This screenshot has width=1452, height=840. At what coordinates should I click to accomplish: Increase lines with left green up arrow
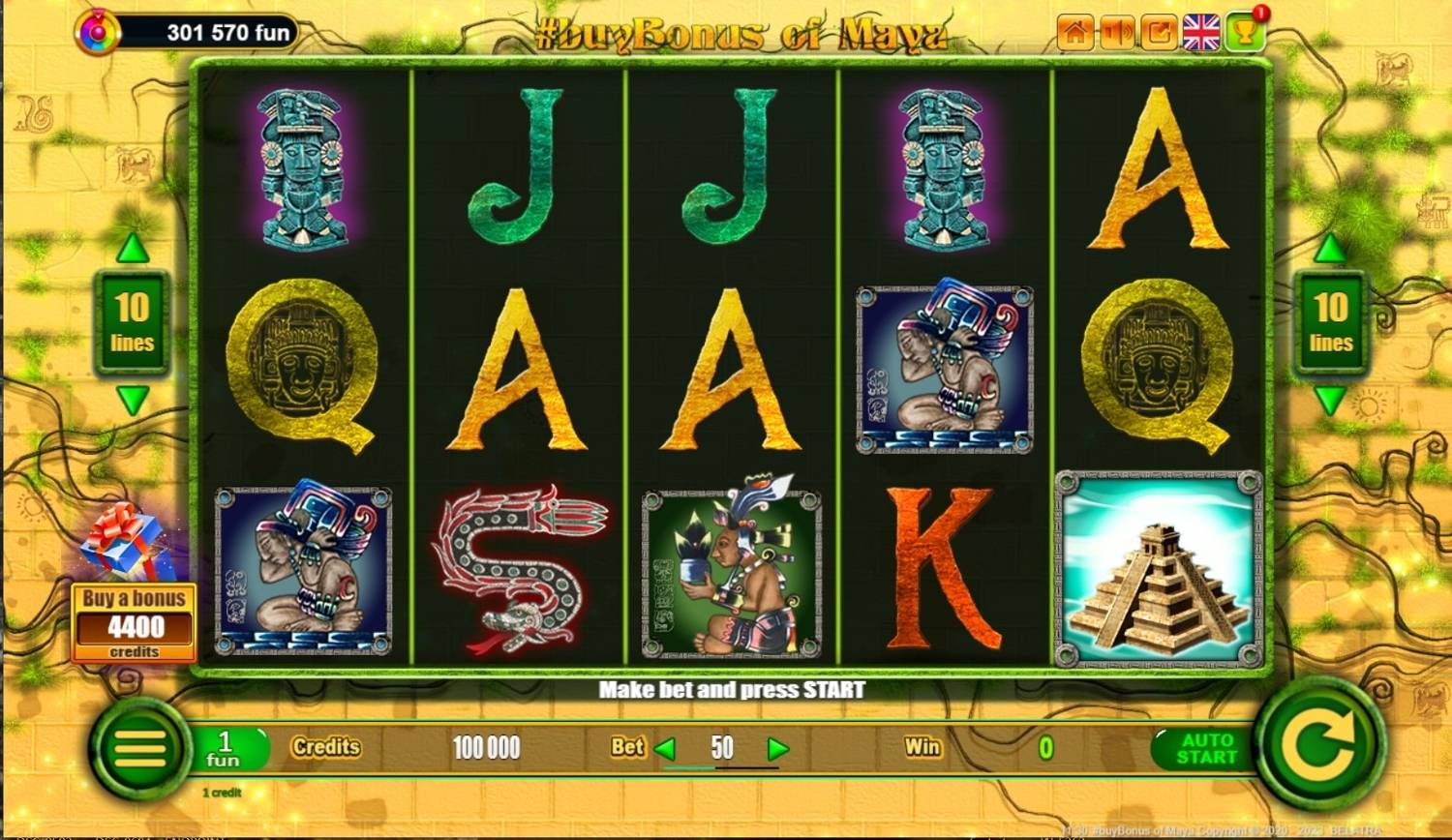(131, 248)
